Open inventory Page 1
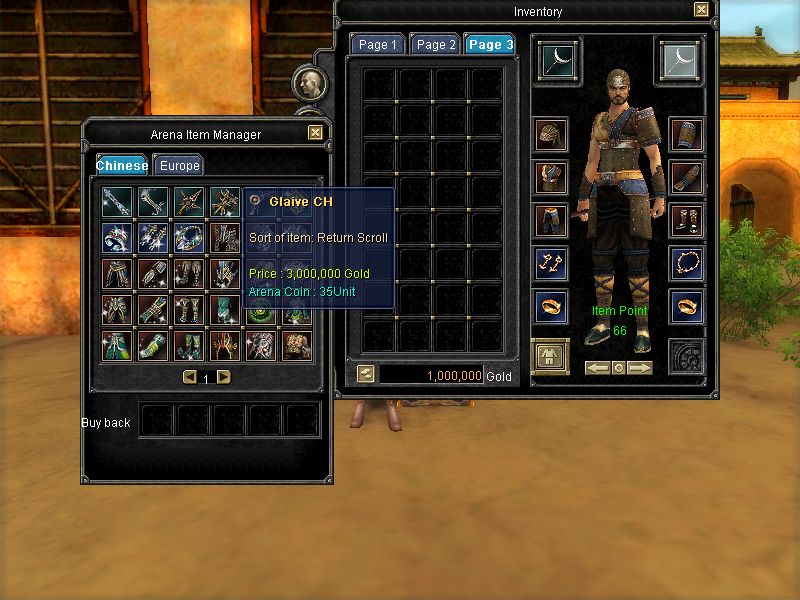 (x=378, y=45)
